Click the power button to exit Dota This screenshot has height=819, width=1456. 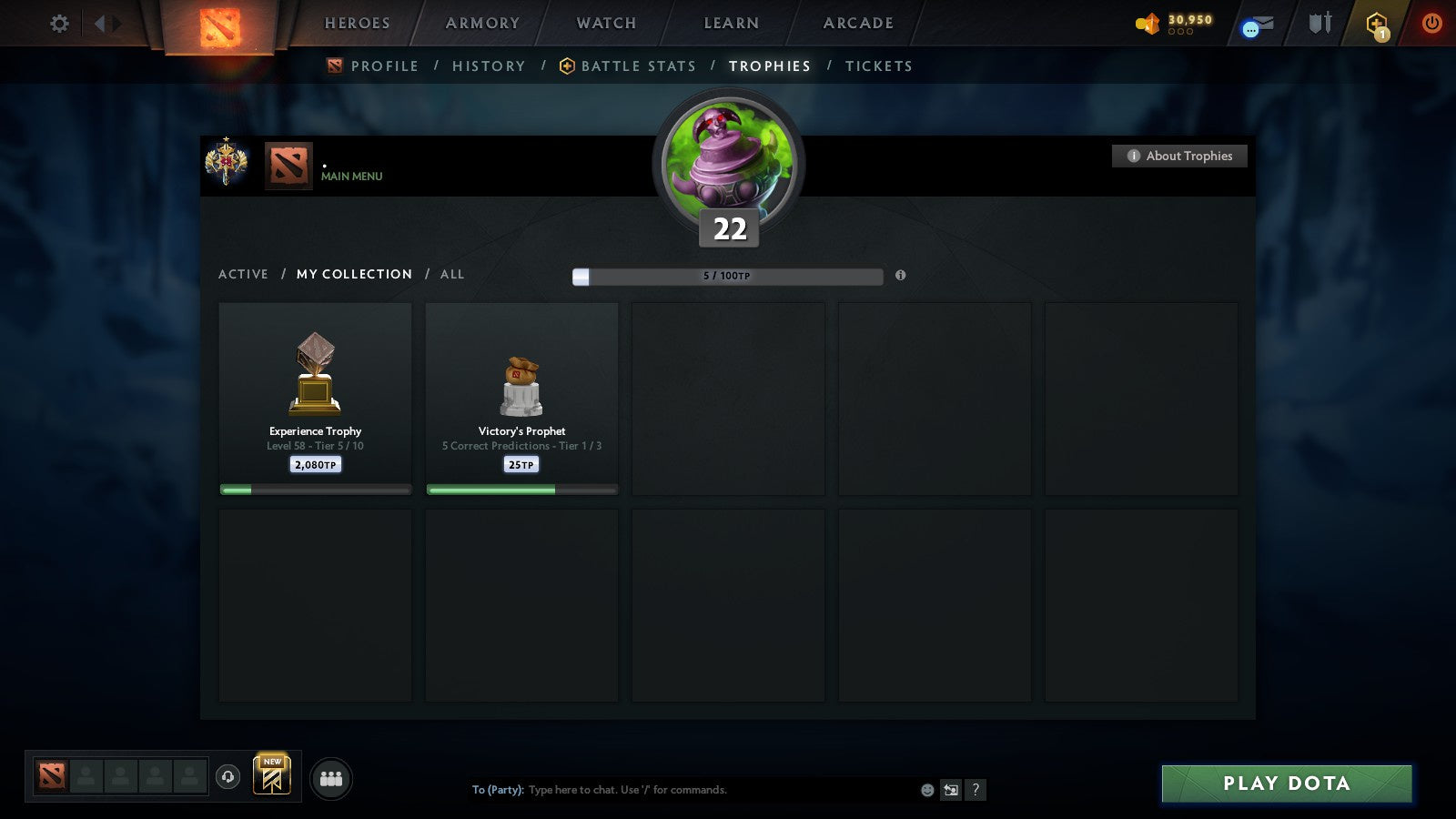pyautogui.click(x=1430, y=24)
